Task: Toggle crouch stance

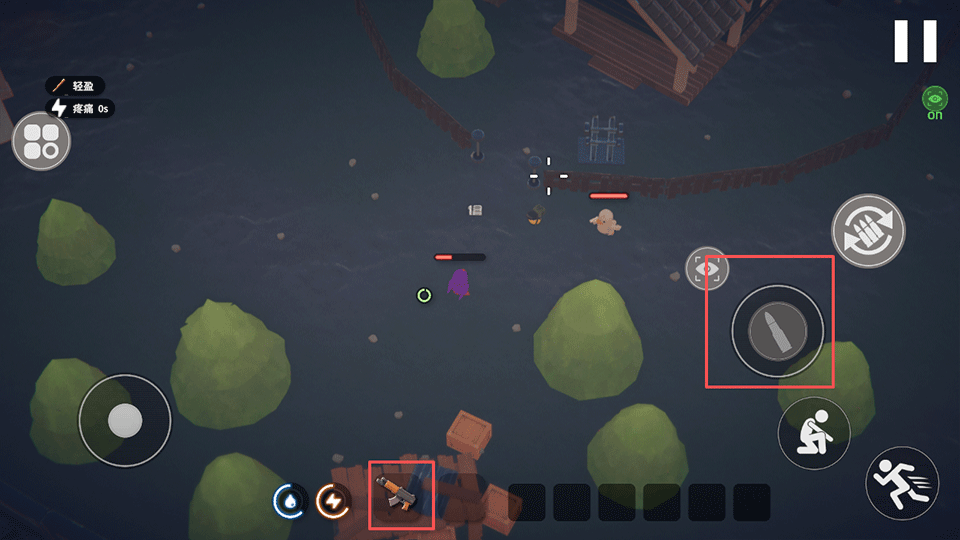Action: pos(814,433)
